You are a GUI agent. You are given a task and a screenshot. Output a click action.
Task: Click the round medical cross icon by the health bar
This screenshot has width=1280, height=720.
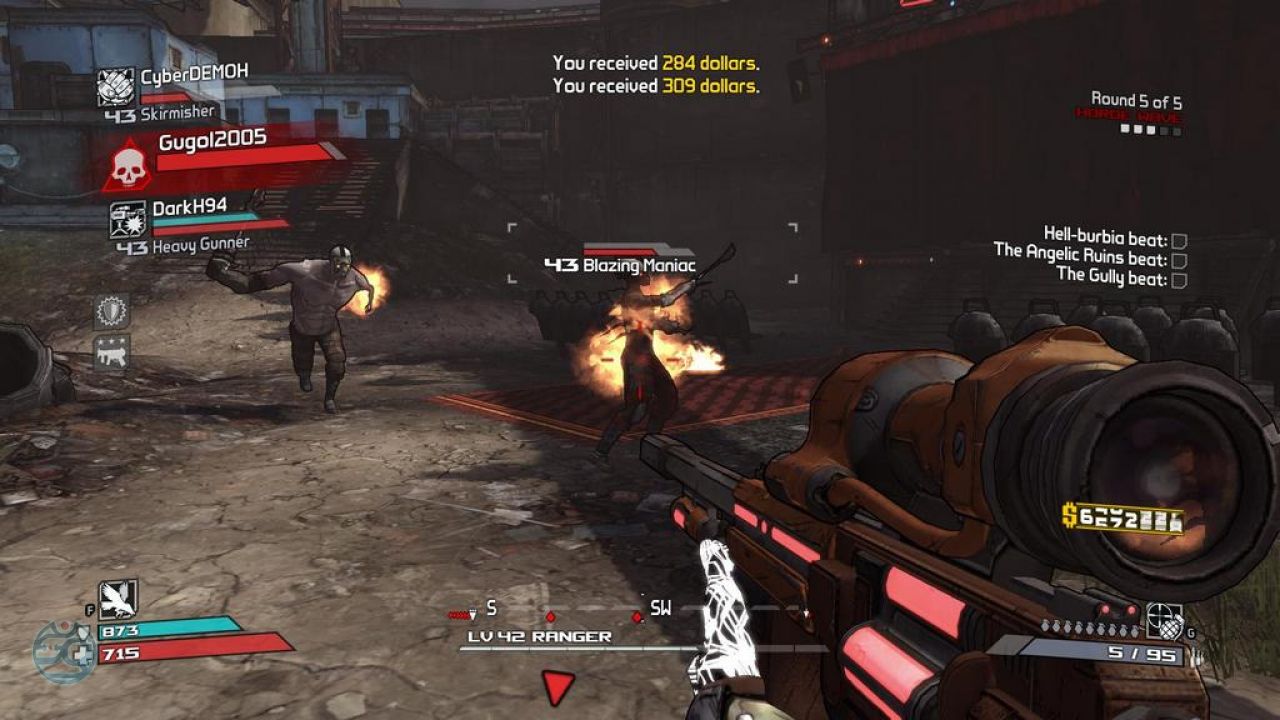64,652
